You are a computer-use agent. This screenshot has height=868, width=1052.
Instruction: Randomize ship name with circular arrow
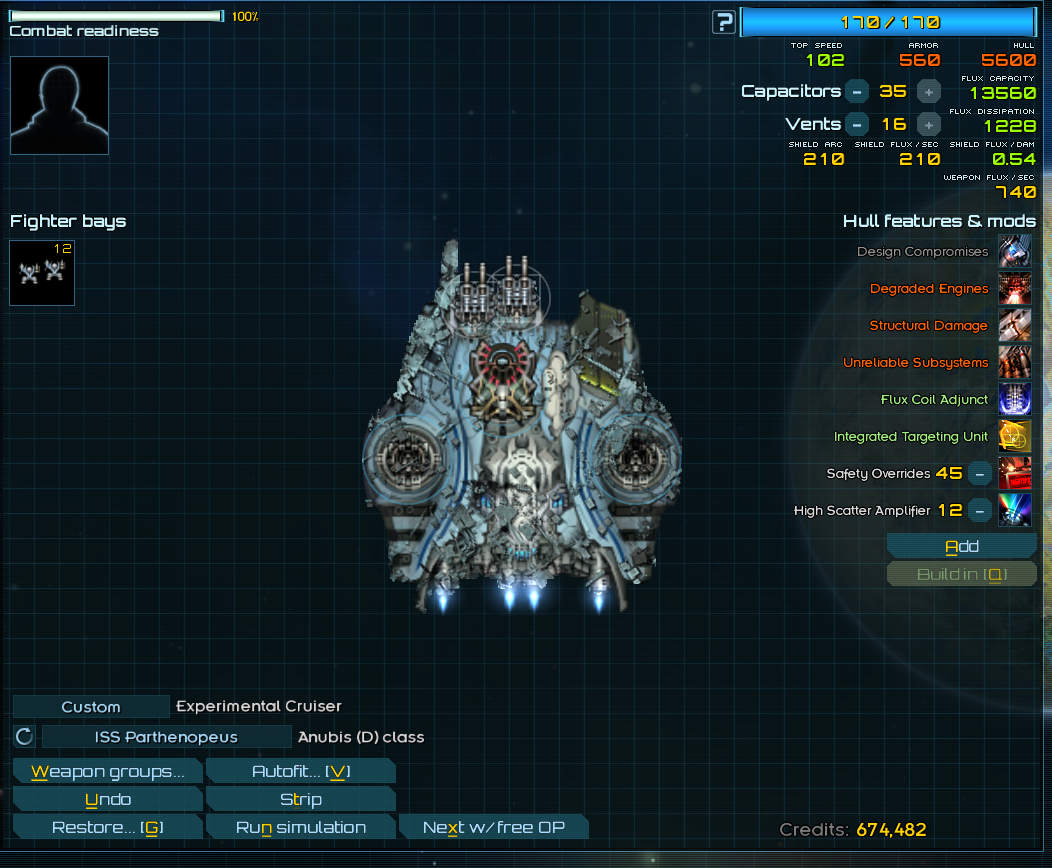coord(25,737)
